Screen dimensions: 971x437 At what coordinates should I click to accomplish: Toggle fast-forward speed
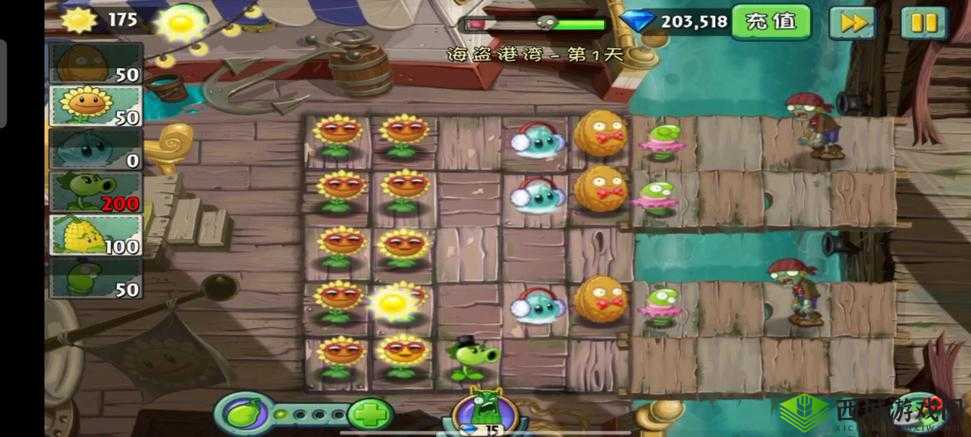pyautogui.click(x=852, y=22)
